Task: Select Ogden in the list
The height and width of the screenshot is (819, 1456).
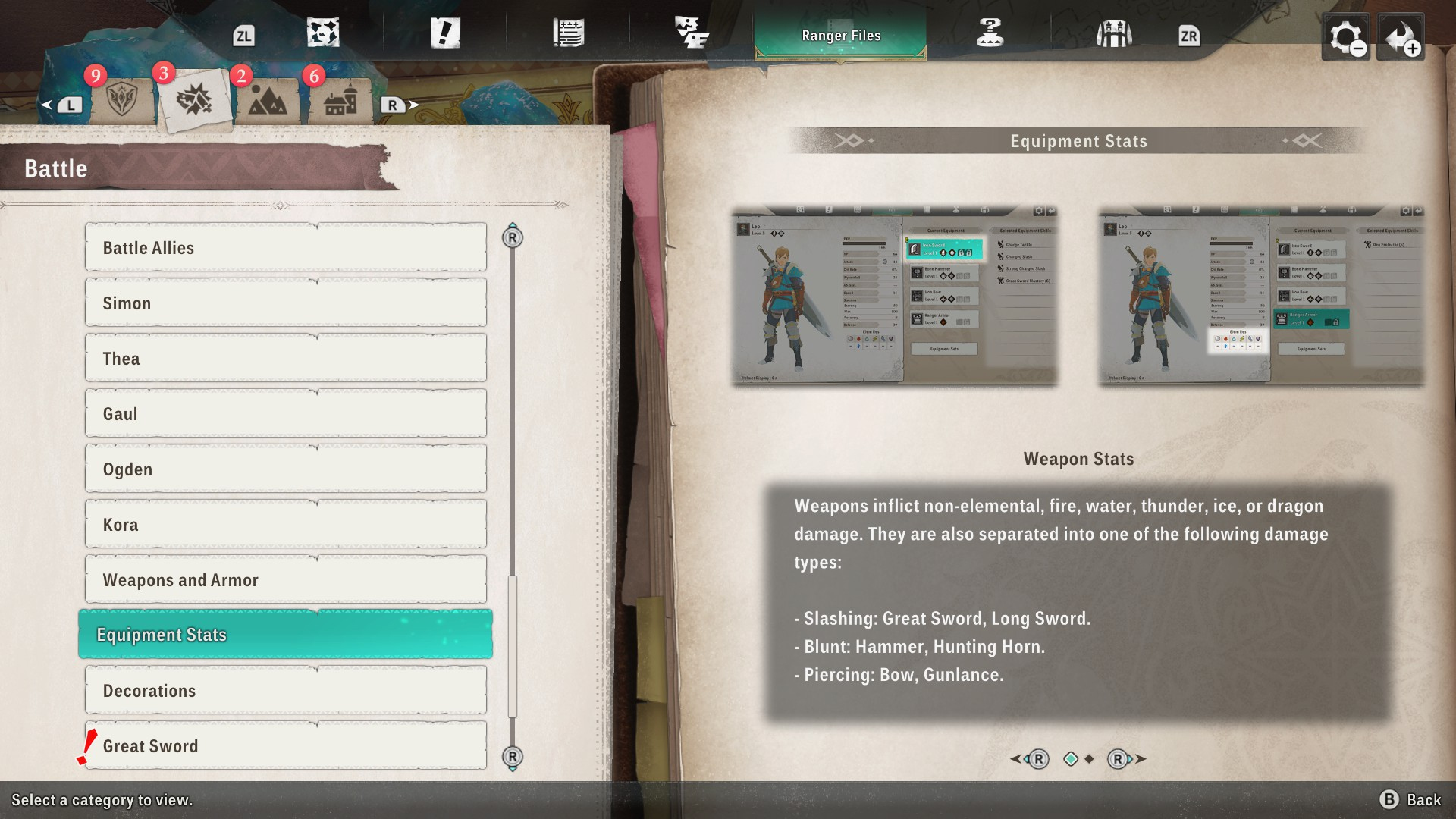Action: point(285,469)
